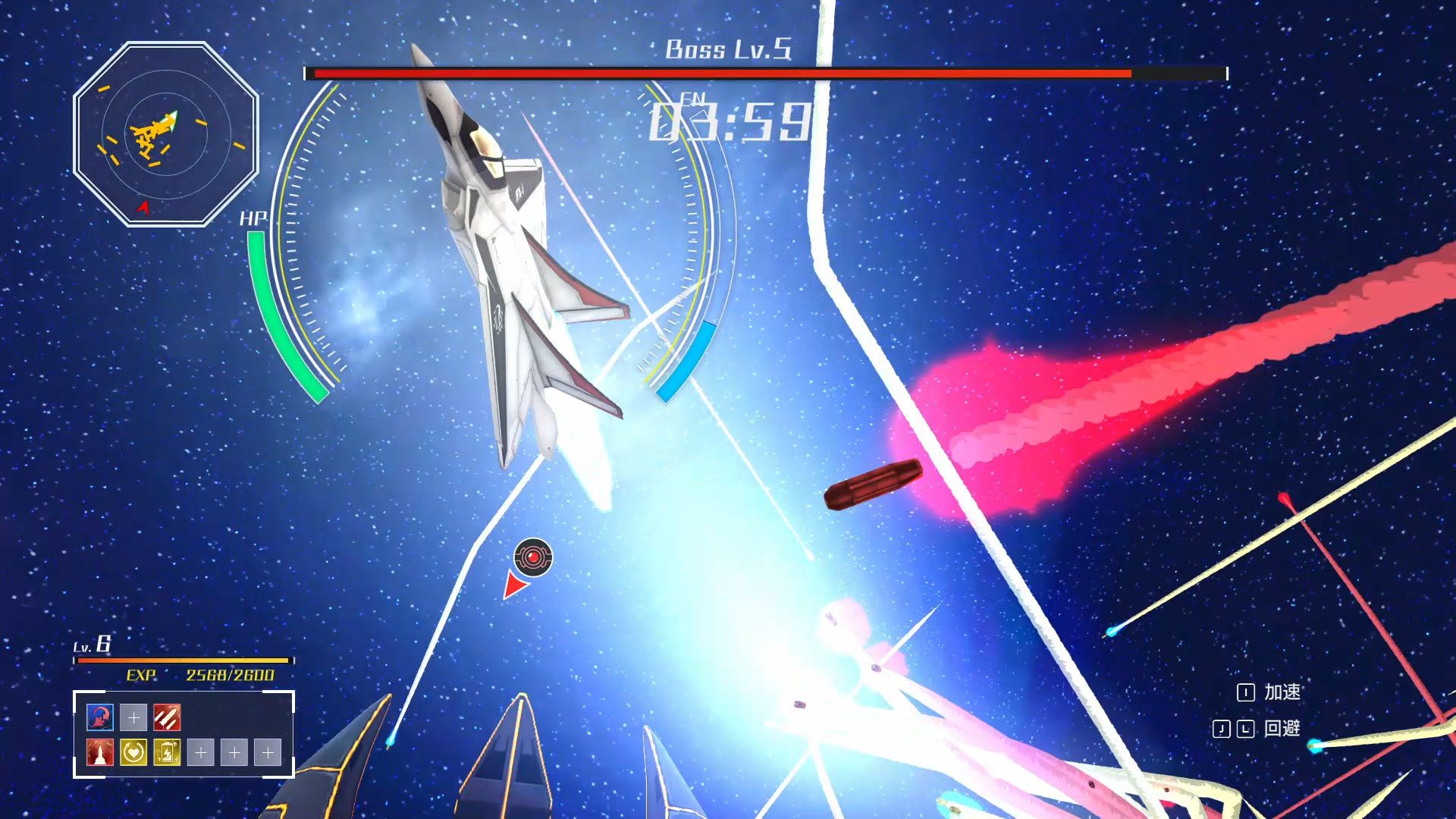Select the red triple missile skill icon
This screenshot has height=819, width=1456.
click(x=168, y=718)
